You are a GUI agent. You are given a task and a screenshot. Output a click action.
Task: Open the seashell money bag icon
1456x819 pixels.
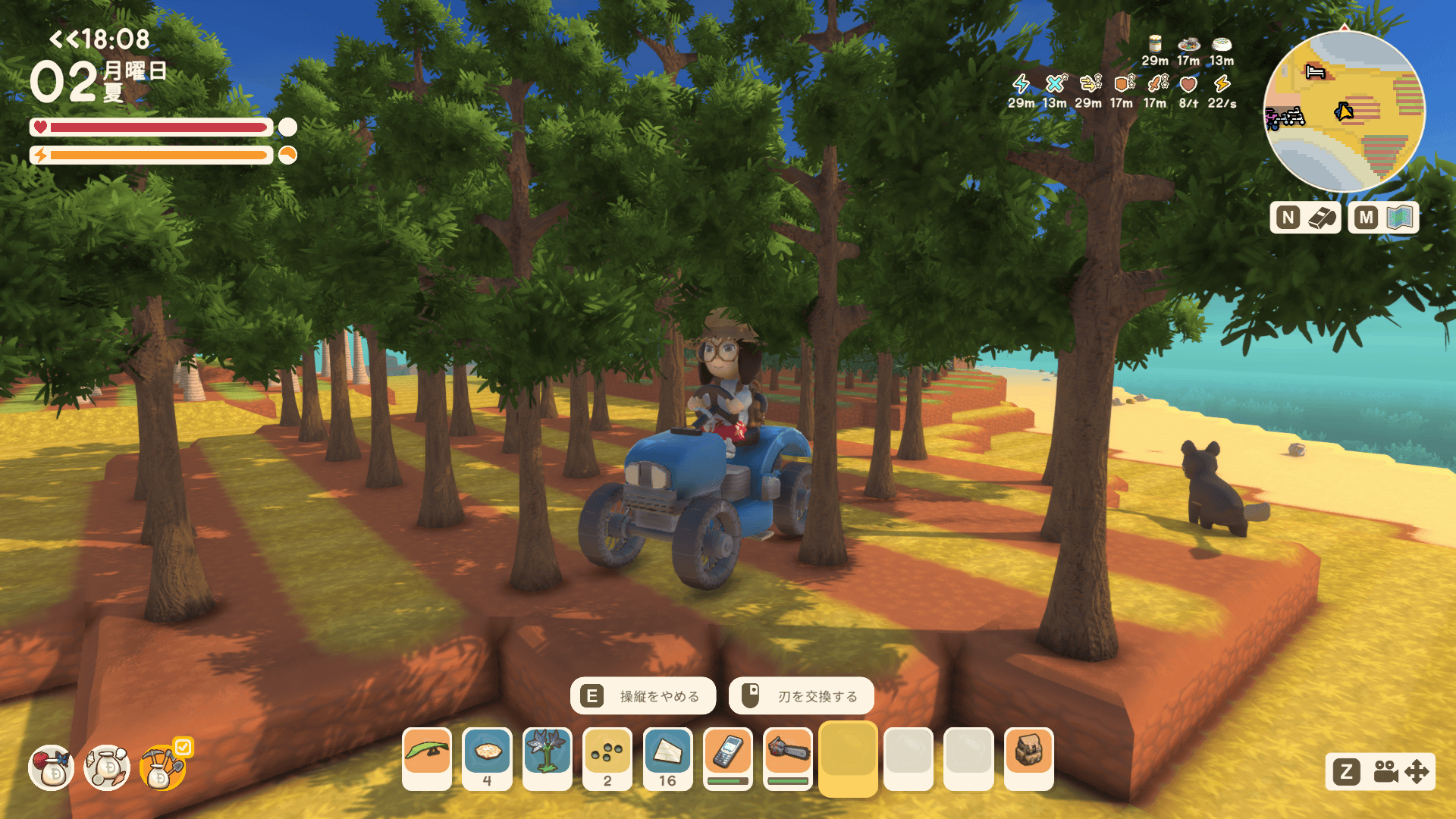[107, 767]
